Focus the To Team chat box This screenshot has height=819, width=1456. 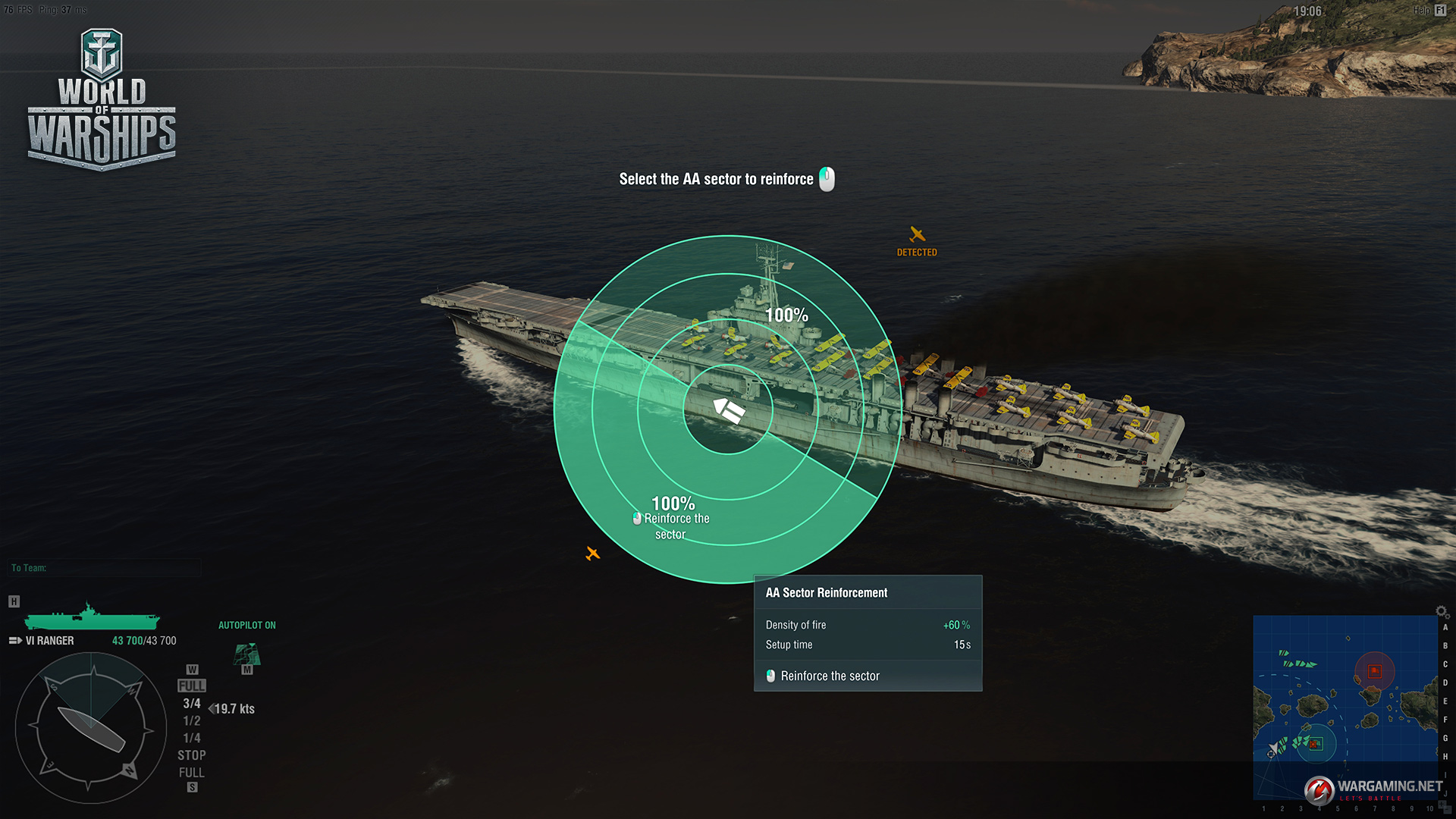[x=105, y=568]
